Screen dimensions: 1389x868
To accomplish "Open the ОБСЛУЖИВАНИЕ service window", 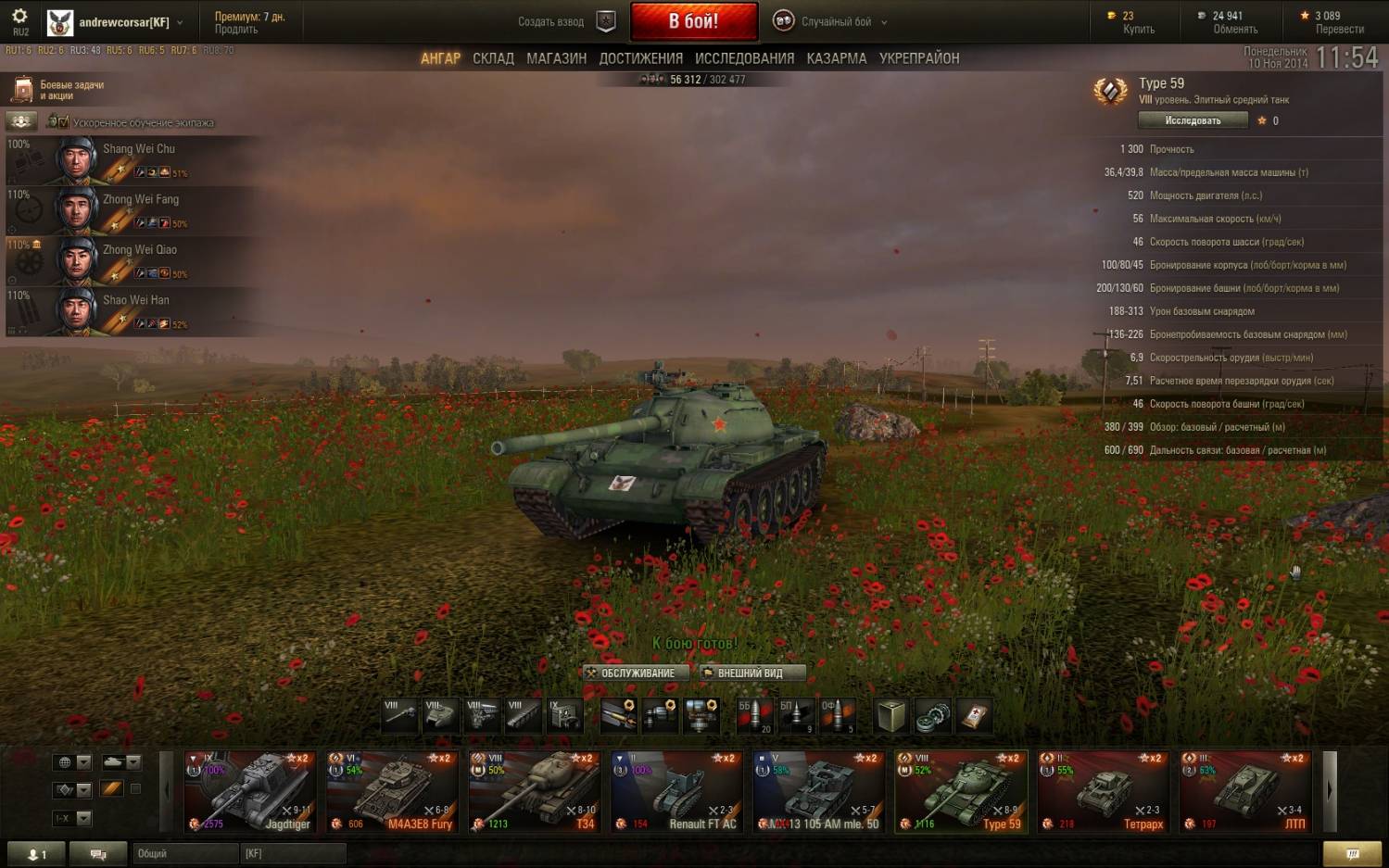I will click(637, 673).
